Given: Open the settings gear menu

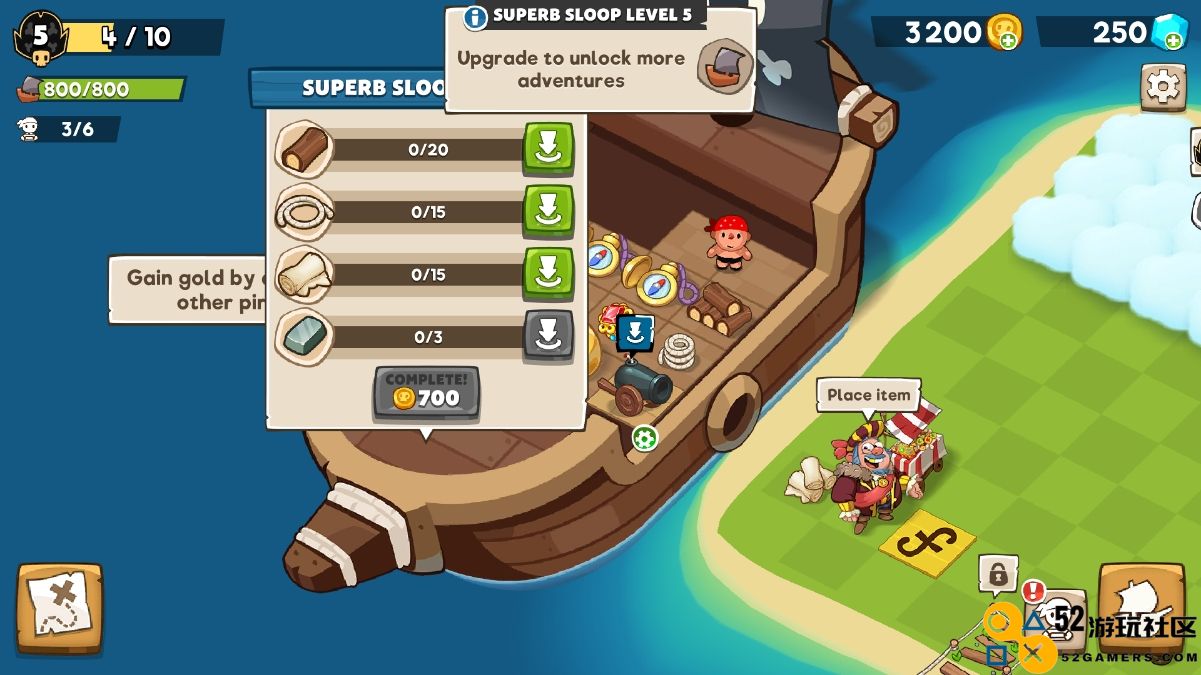Looking at the screenshot, I should point(1163,87).
